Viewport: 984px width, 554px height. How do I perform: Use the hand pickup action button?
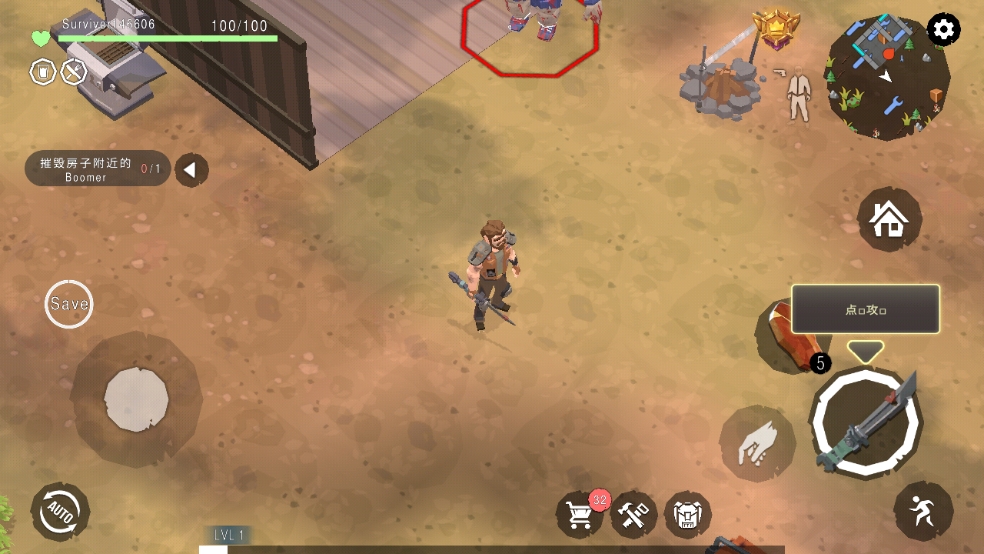pos(757,443)
